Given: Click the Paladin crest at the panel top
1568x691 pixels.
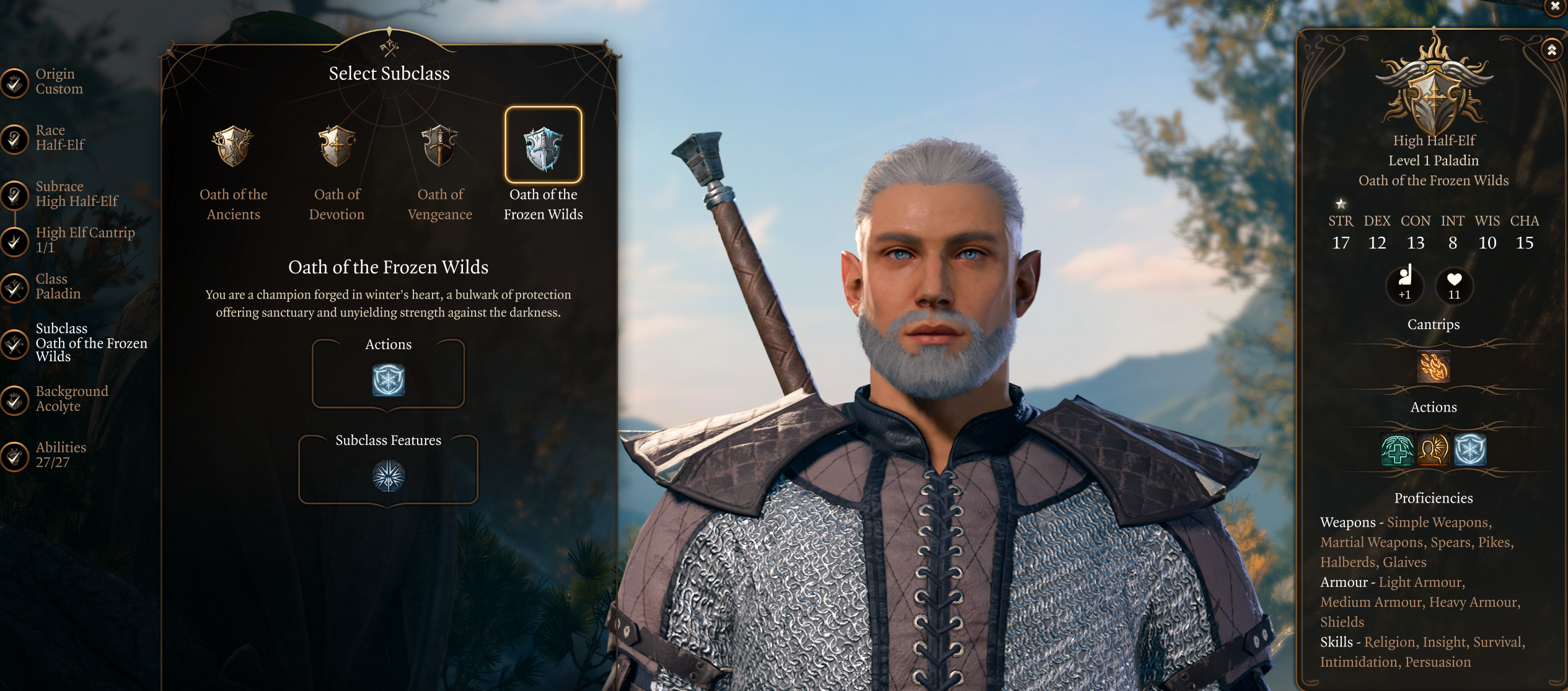Looking at the screenshot, I should tap(1434, 93).
